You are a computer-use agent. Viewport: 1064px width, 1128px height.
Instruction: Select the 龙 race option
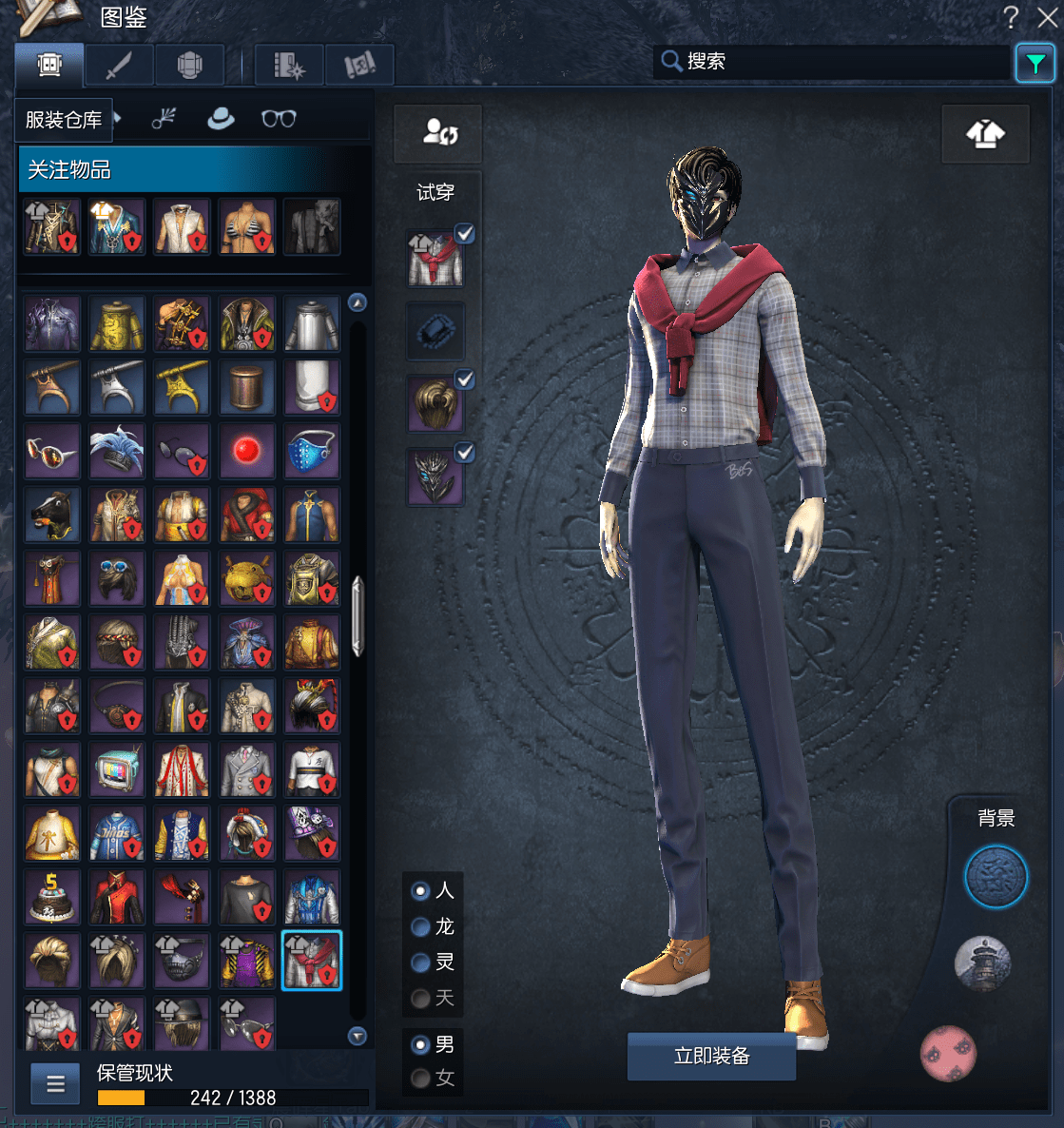click(420, 927)
